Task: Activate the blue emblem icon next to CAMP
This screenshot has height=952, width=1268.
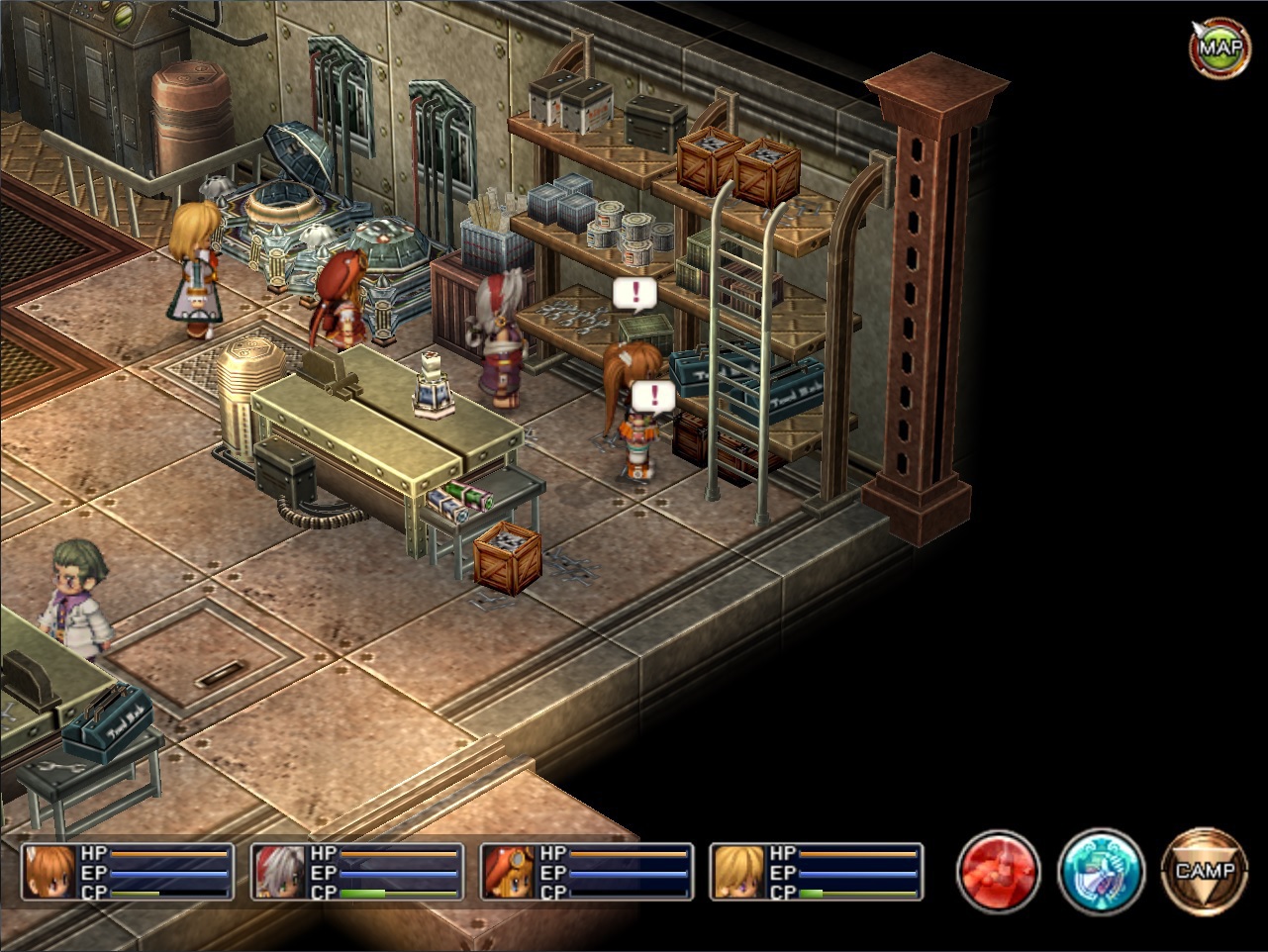Action: 1101,872
